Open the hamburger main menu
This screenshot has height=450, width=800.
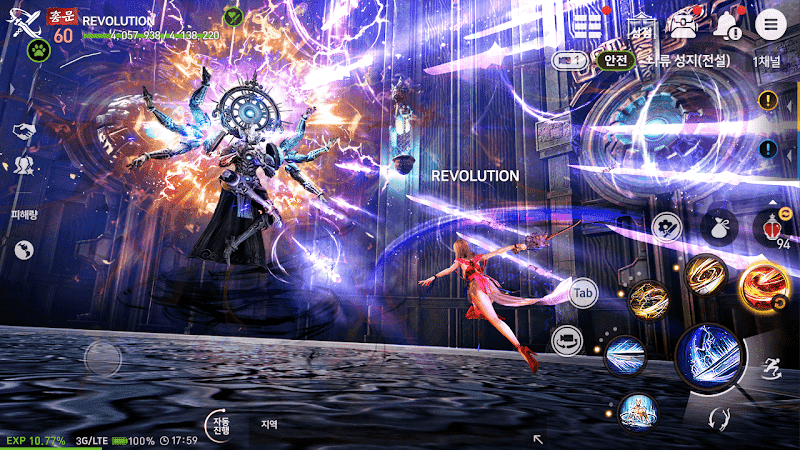point(770,25)
